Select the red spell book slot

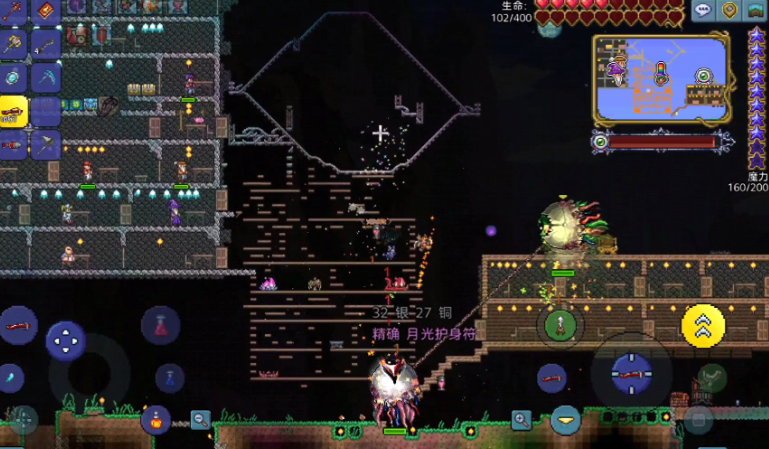[46, 11]
